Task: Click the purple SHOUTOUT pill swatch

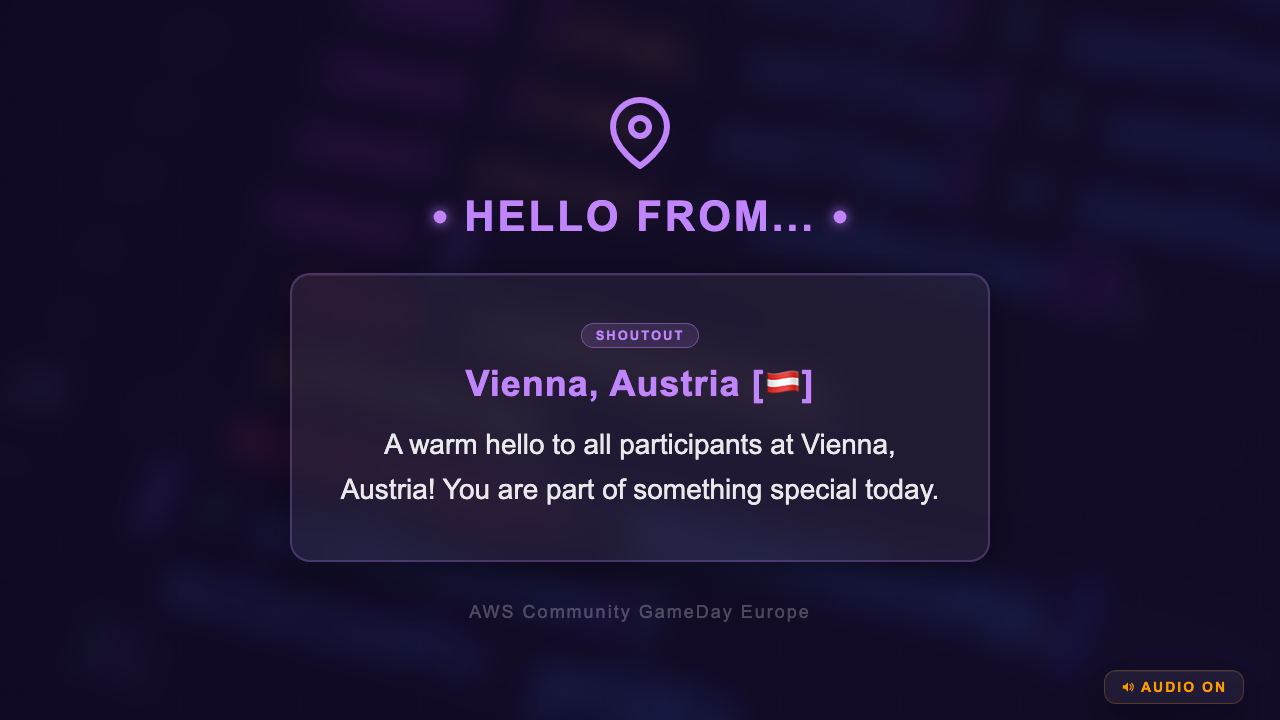Action: click(640, 335)
